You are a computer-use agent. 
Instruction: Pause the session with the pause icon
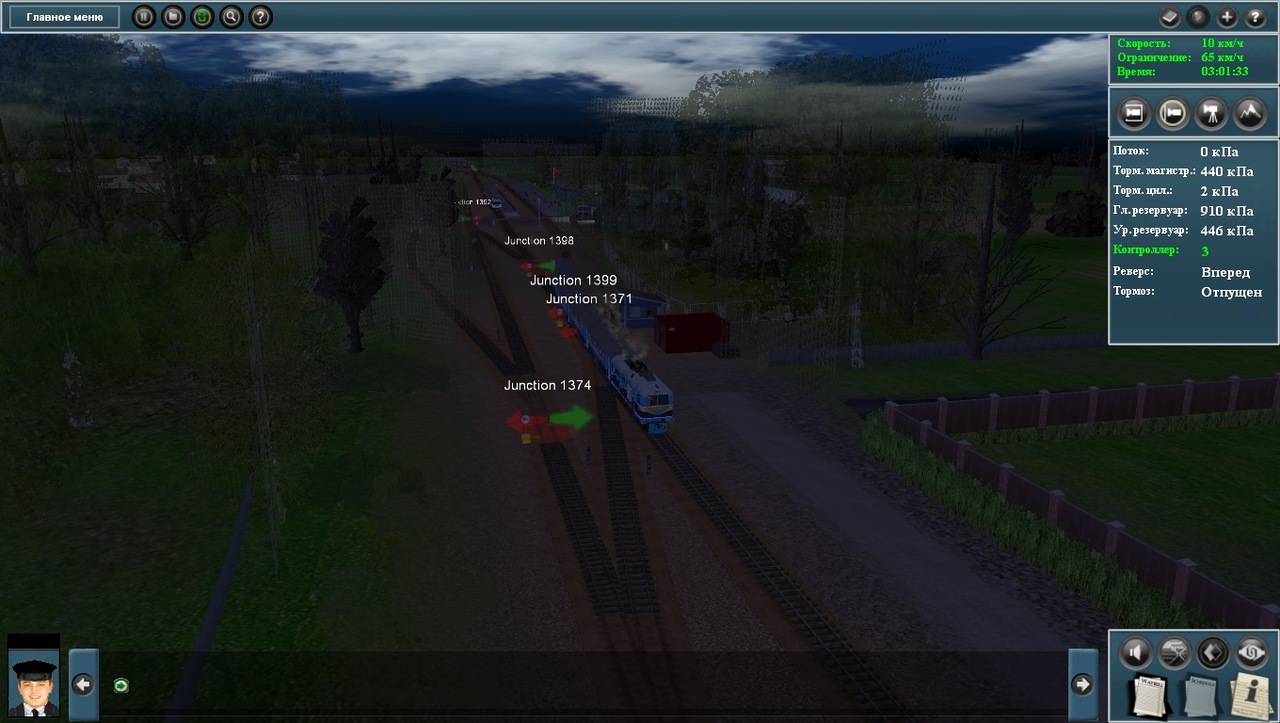point(144,17)
